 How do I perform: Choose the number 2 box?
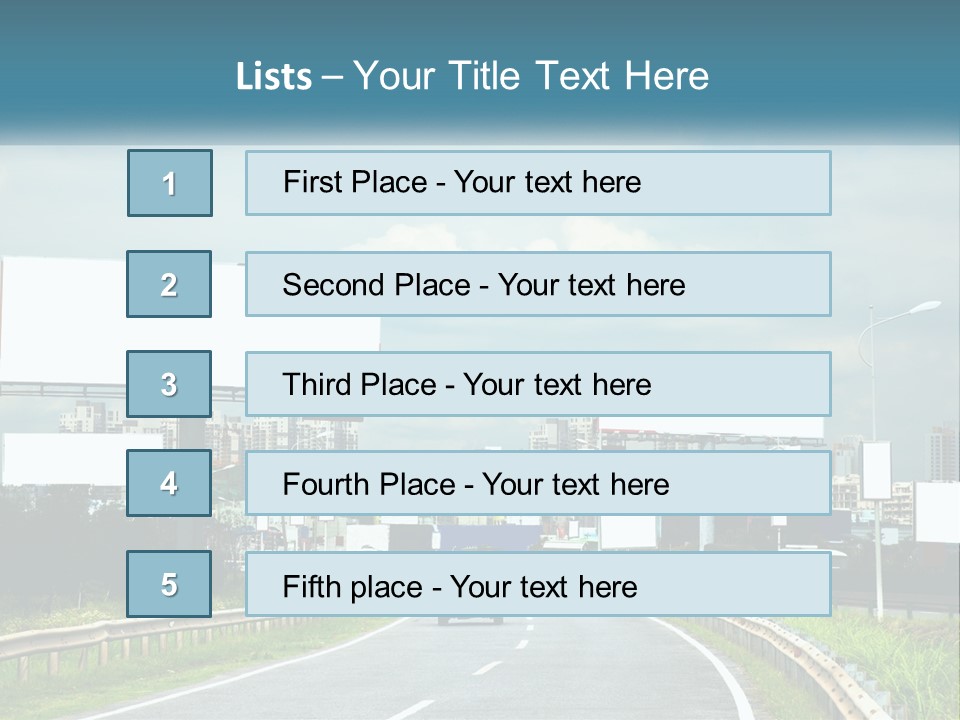click(x=170, y=284)
